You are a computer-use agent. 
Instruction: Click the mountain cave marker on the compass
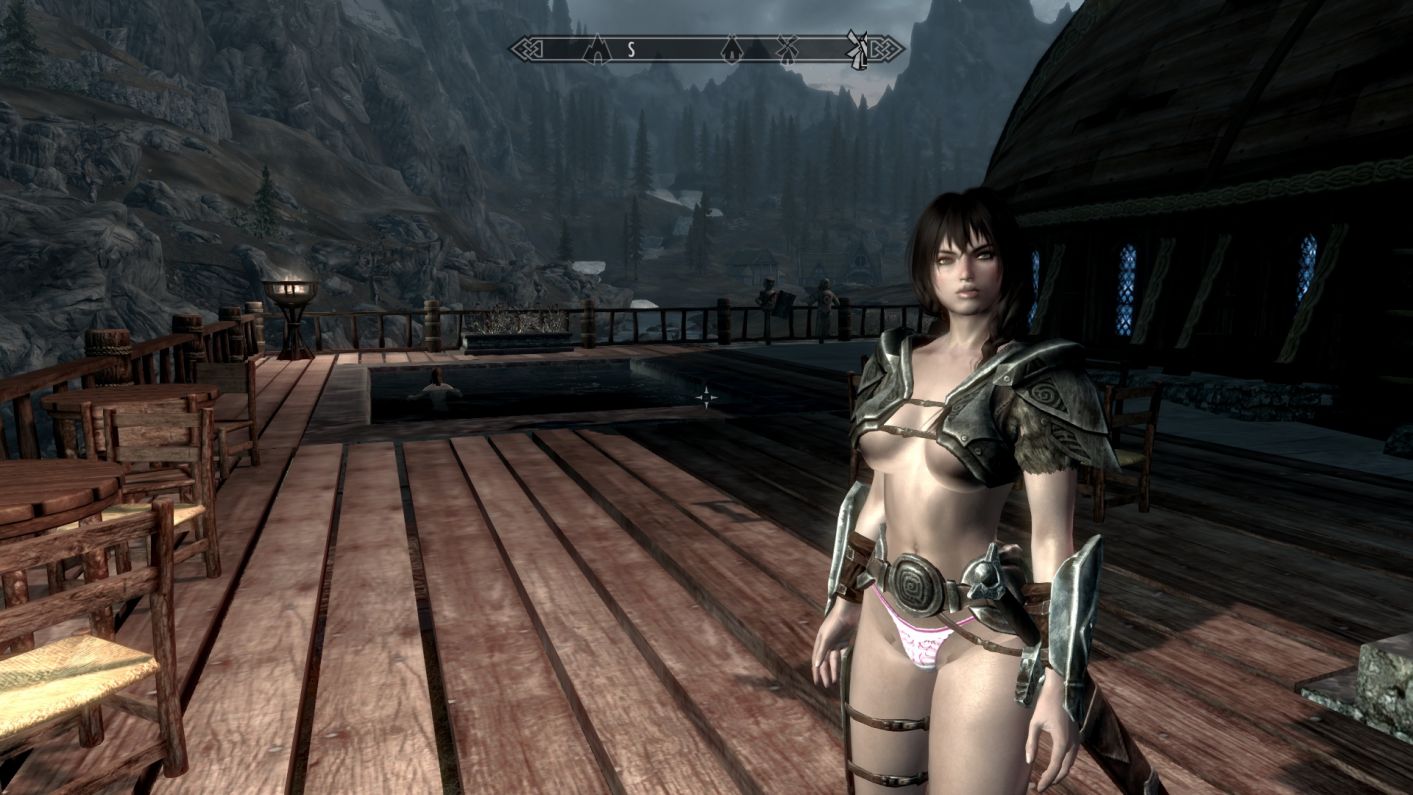(x=597, y=48)
